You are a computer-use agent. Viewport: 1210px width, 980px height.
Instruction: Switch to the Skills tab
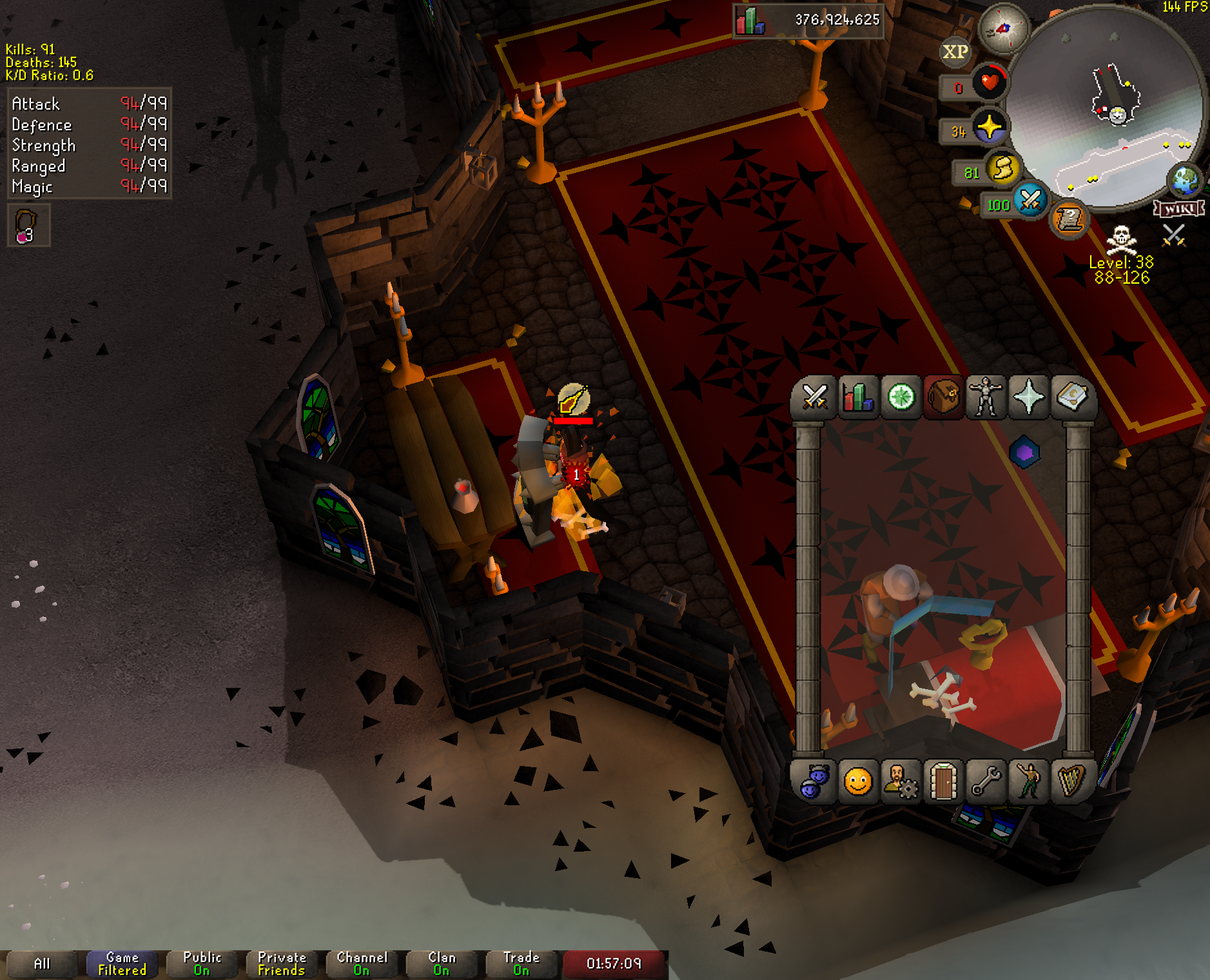pos(857,397)
